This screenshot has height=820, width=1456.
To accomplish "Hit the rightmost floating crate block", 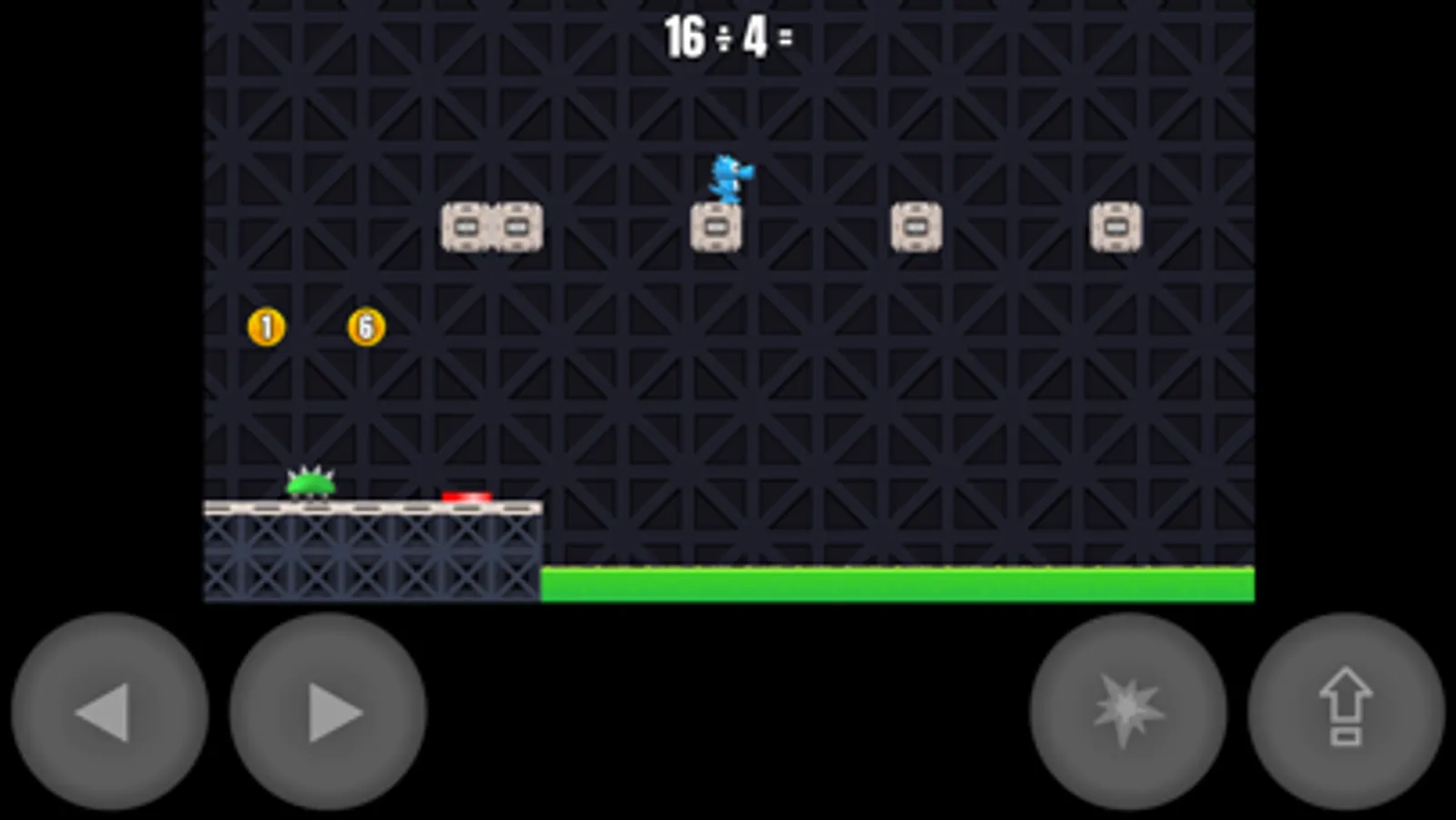I will 1116,225.
